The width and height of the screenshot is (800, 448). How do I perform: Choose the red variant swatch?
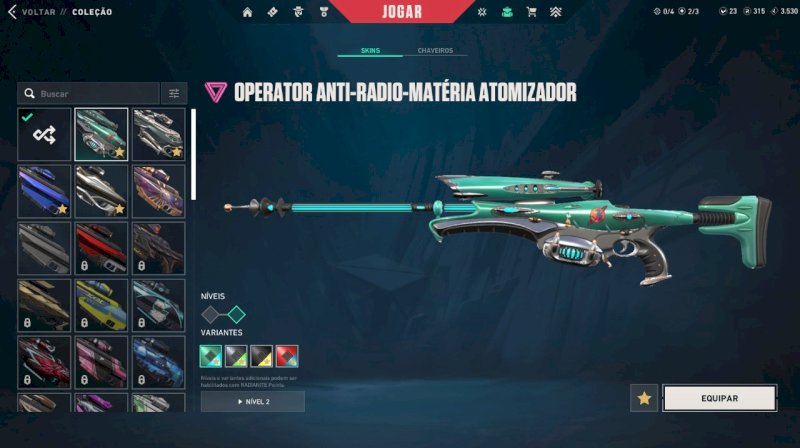tap(287, 356)
